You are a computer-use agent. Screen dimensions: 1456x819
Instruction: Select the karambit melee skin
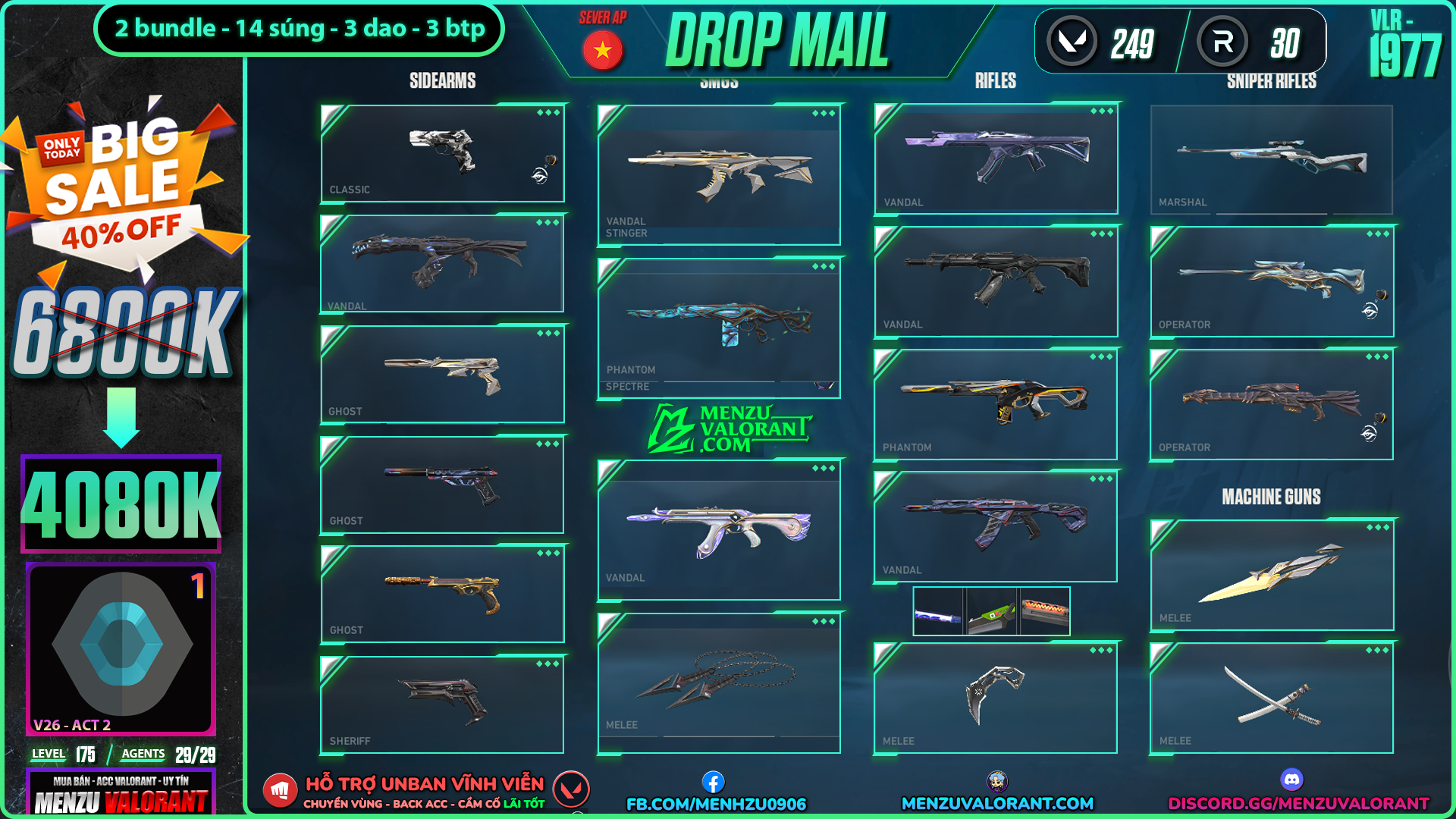pyautogui.click(x=995, y=697)
